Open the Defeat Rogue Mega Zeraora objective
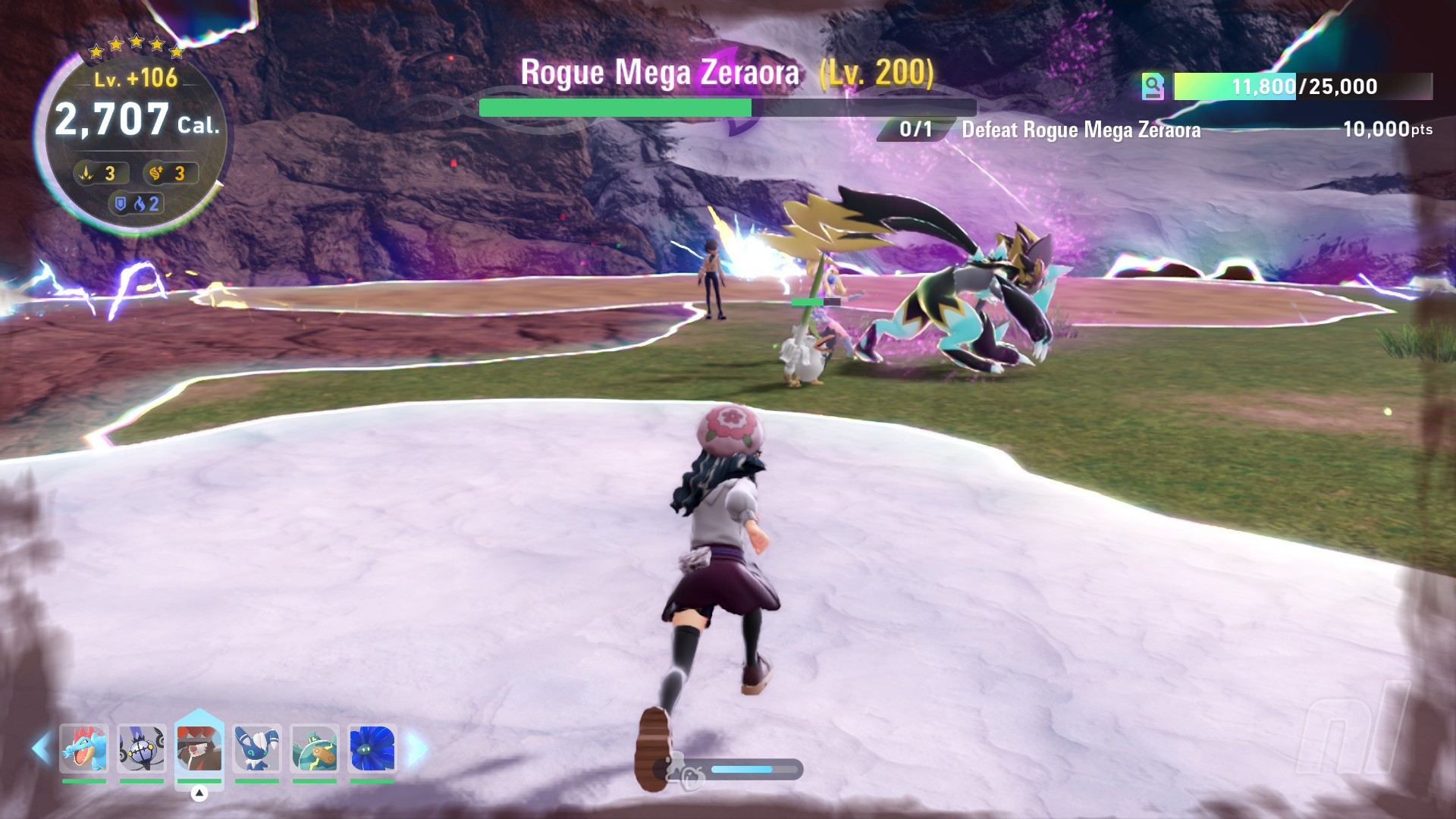The height and width of the screenshot is (819, 1456). (x=1081, y=130)
